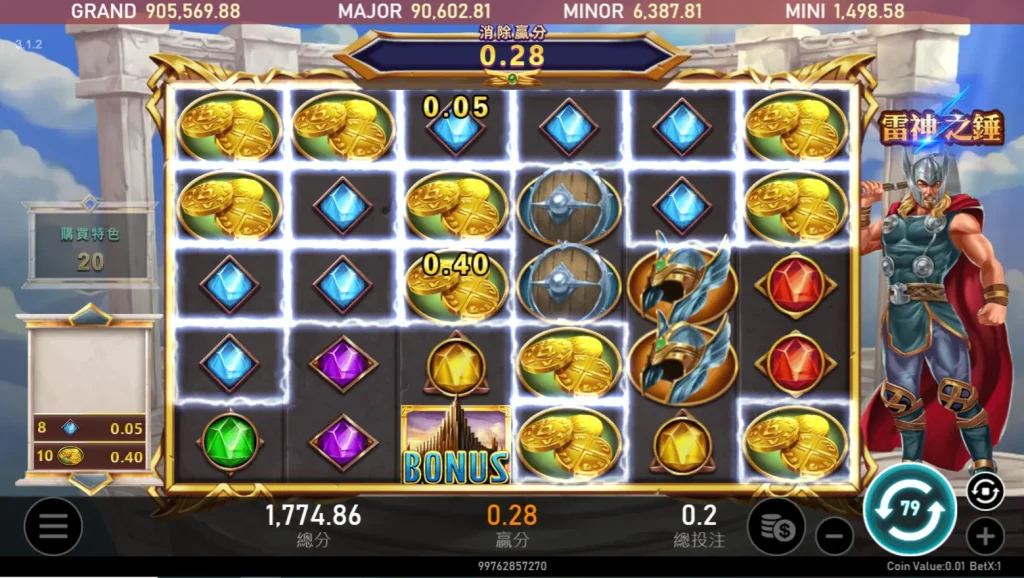Click the spin button showing 79
The image size is (1024, 578).
point(909,509)
